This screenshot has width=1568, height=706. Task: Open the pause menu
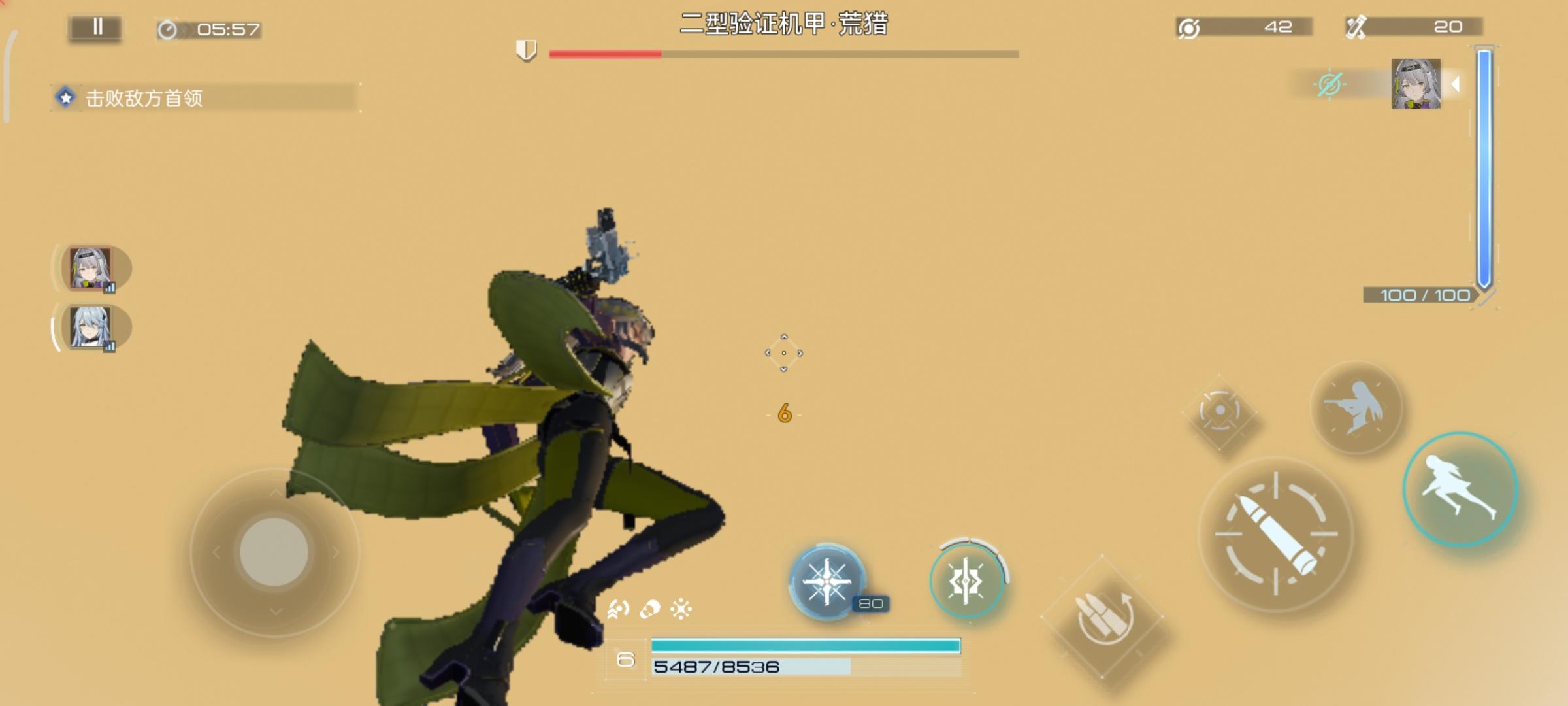97,27
